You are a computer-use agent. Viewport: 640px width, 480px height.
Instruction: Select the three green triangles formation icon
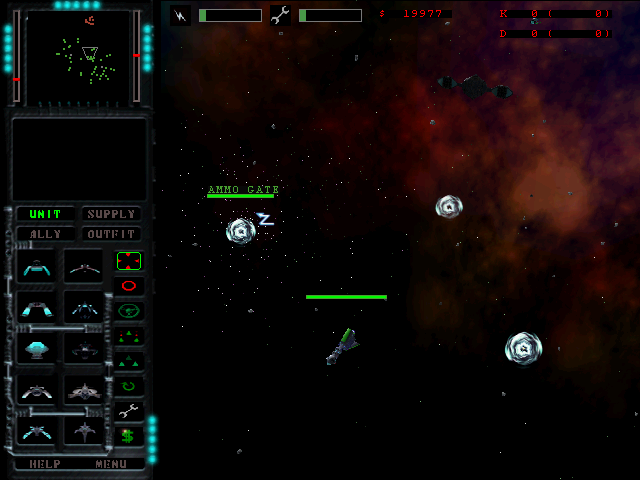128,360
